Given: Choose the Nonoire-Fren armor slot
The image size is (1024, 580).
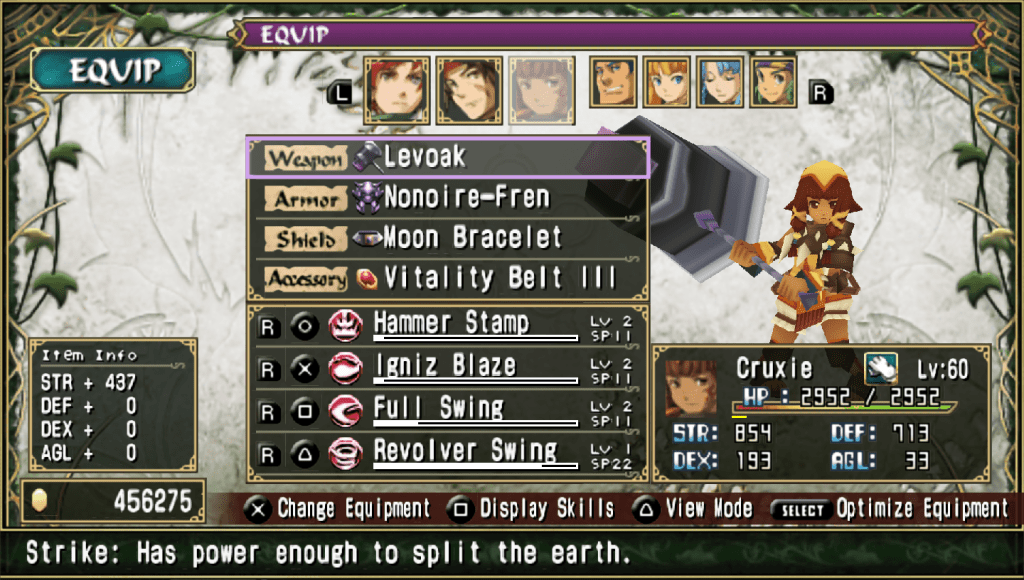Looking at the screenshot, I should (x=446, y=198).
